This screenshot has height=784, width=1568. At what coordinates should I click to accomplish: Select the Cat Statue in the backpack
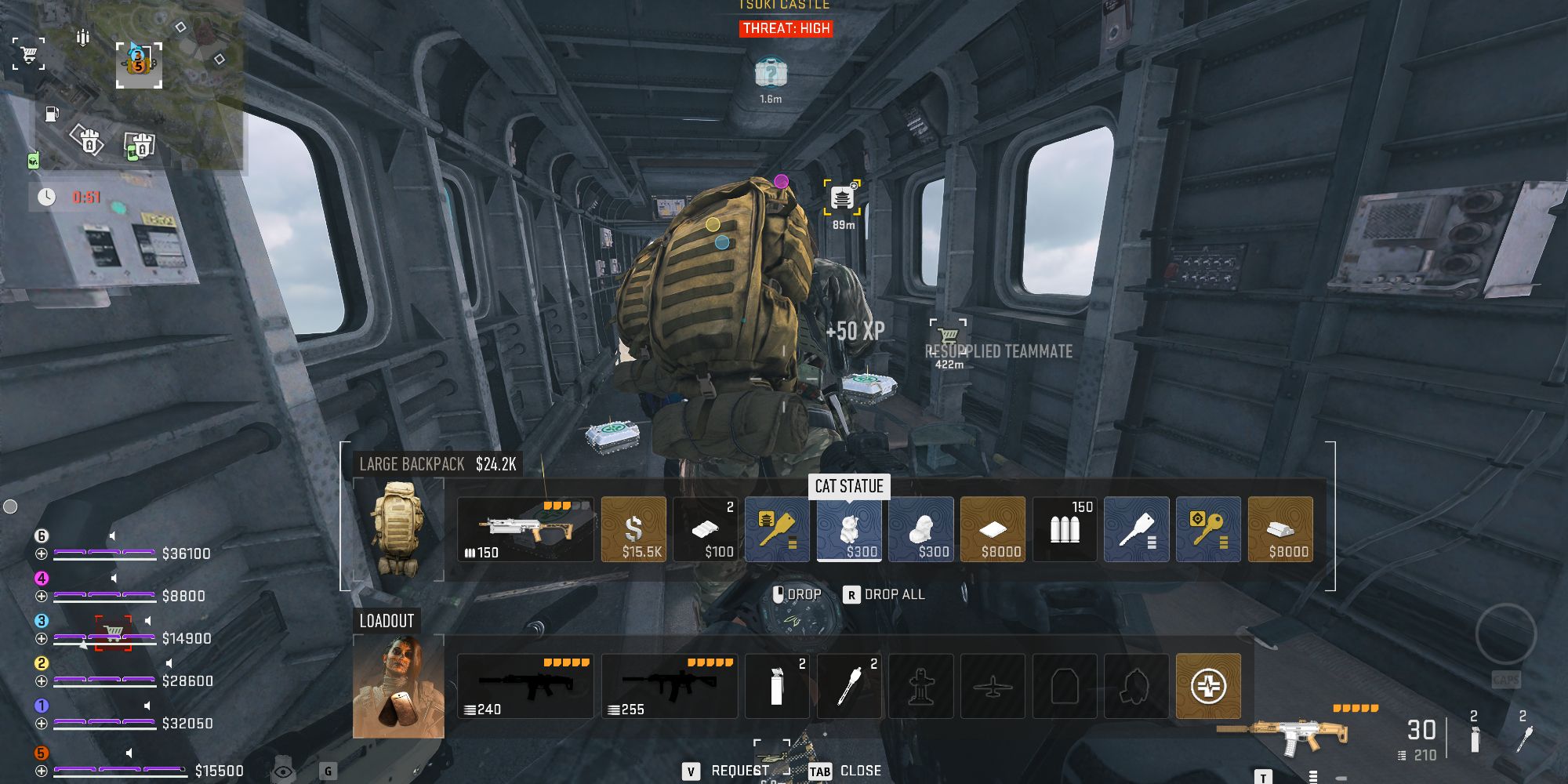pyautogui.click(x=849, y=529)
